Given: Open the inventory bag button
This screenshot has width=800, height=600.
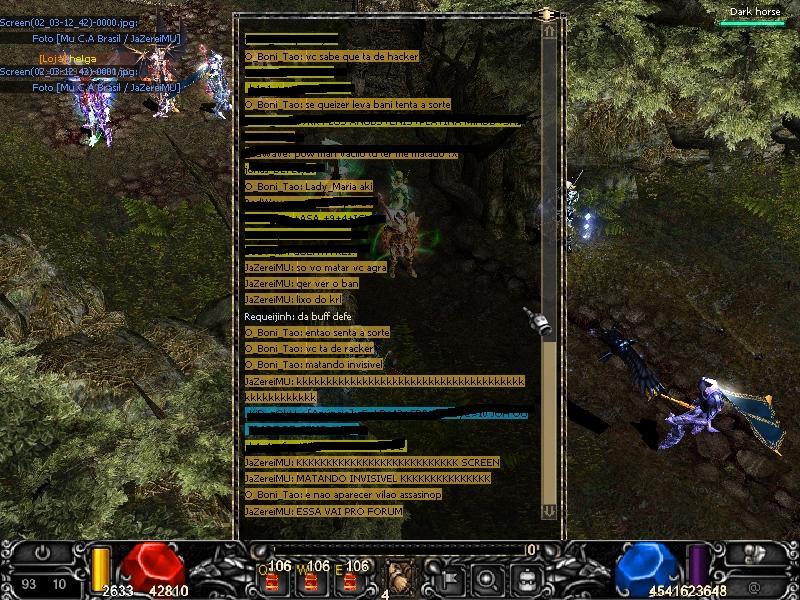Looking at the screenshot, I should click(527, 578).
